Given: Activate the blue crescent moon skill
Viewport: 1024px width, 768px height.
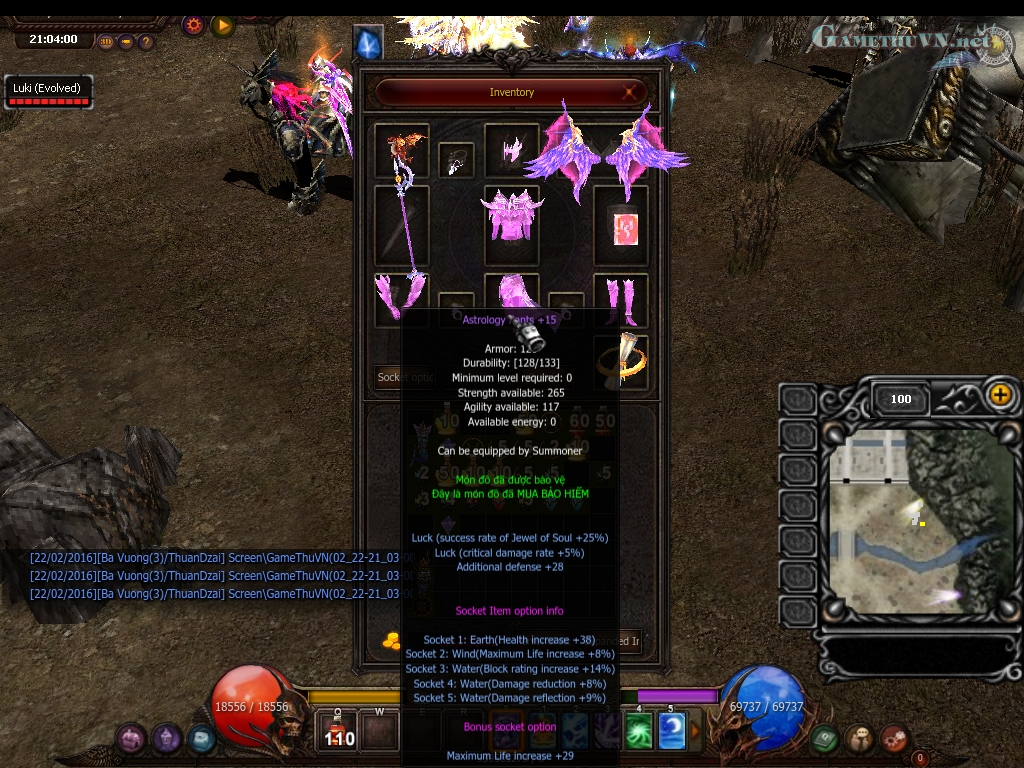Looking at the screenshot, I should coord(671,733).
